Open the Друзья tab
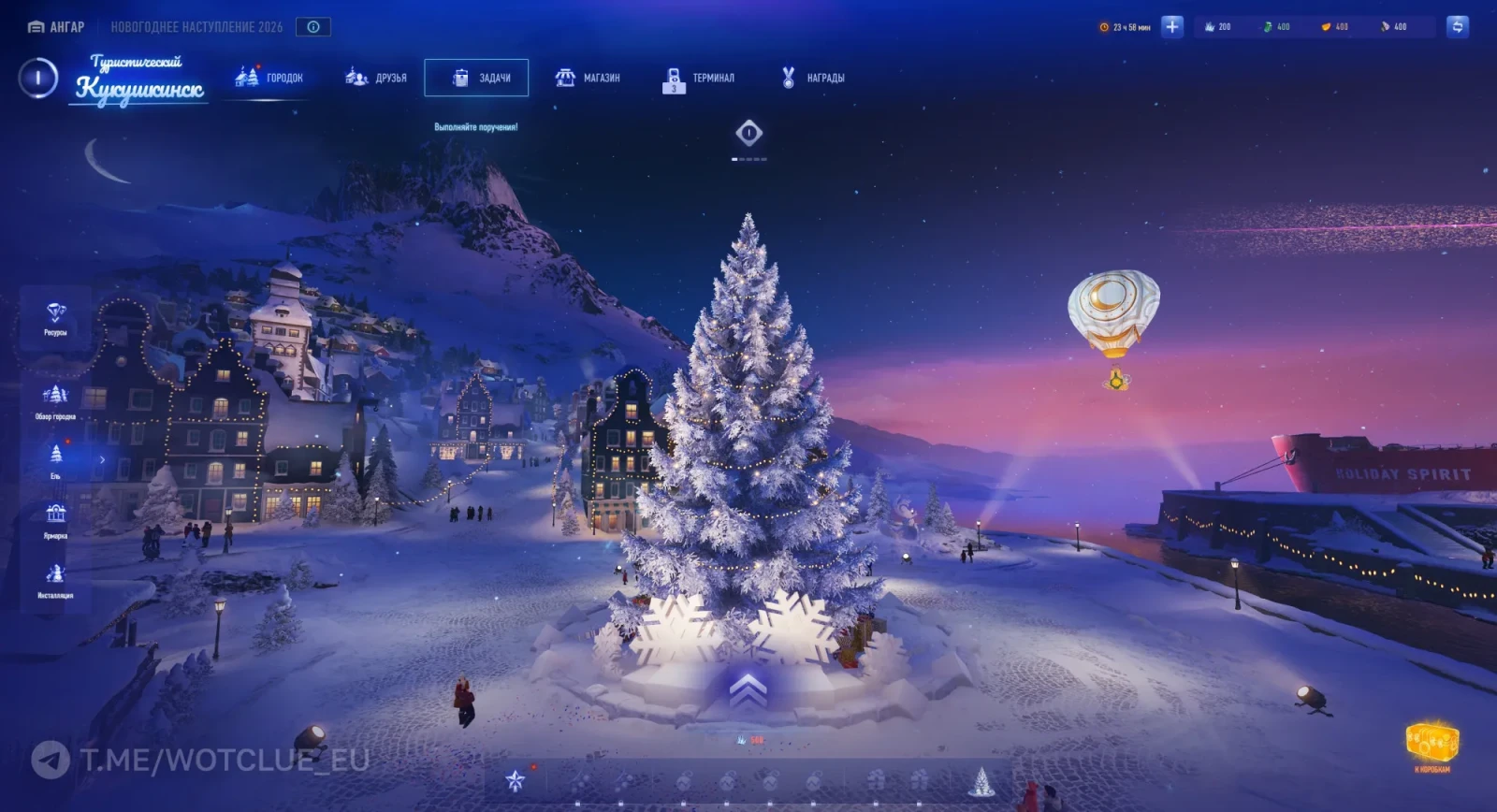Image resolution: width=1497 pixels, height=812 pixels. (376, 78)
